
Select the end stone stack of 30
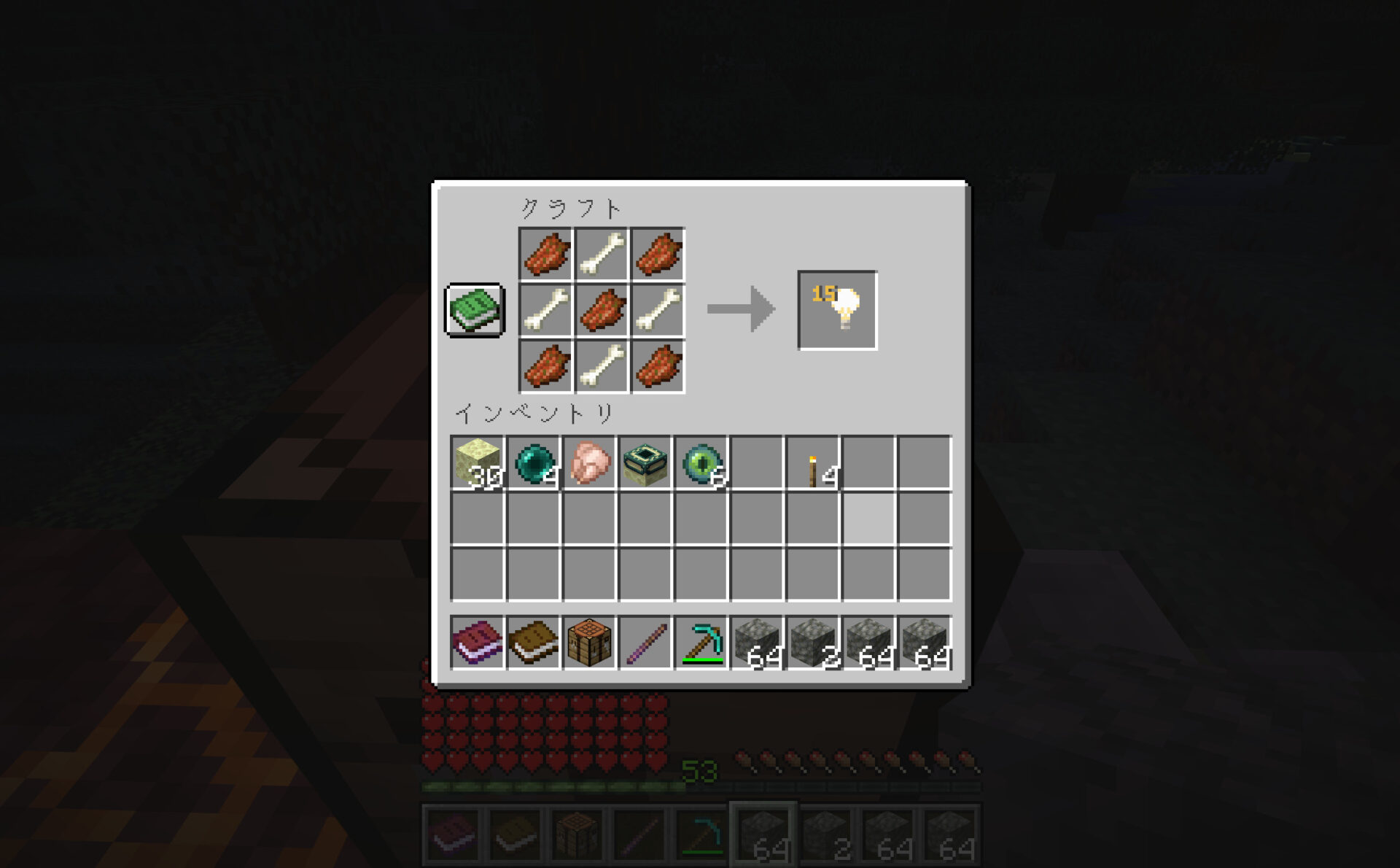(x=477, y=462)
